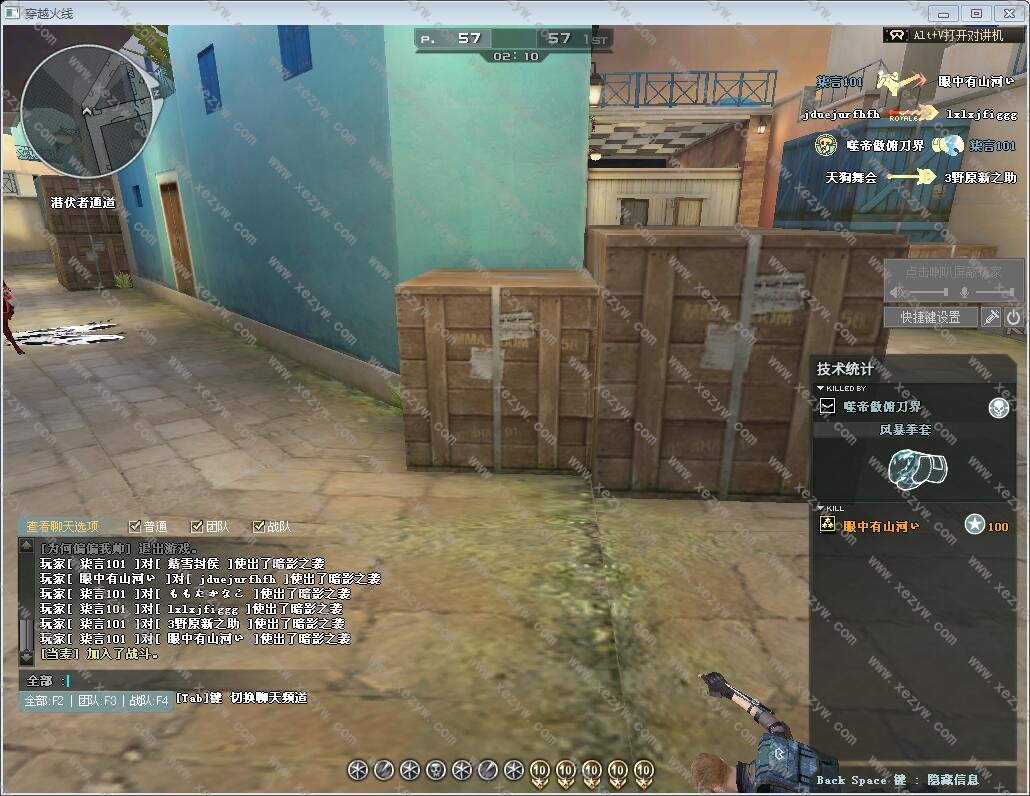The width and height of the screenshot is (1030, 796).
Task: Close the 穿越火线 game window
Action: pyautogui.click(x=1009, y=13)
